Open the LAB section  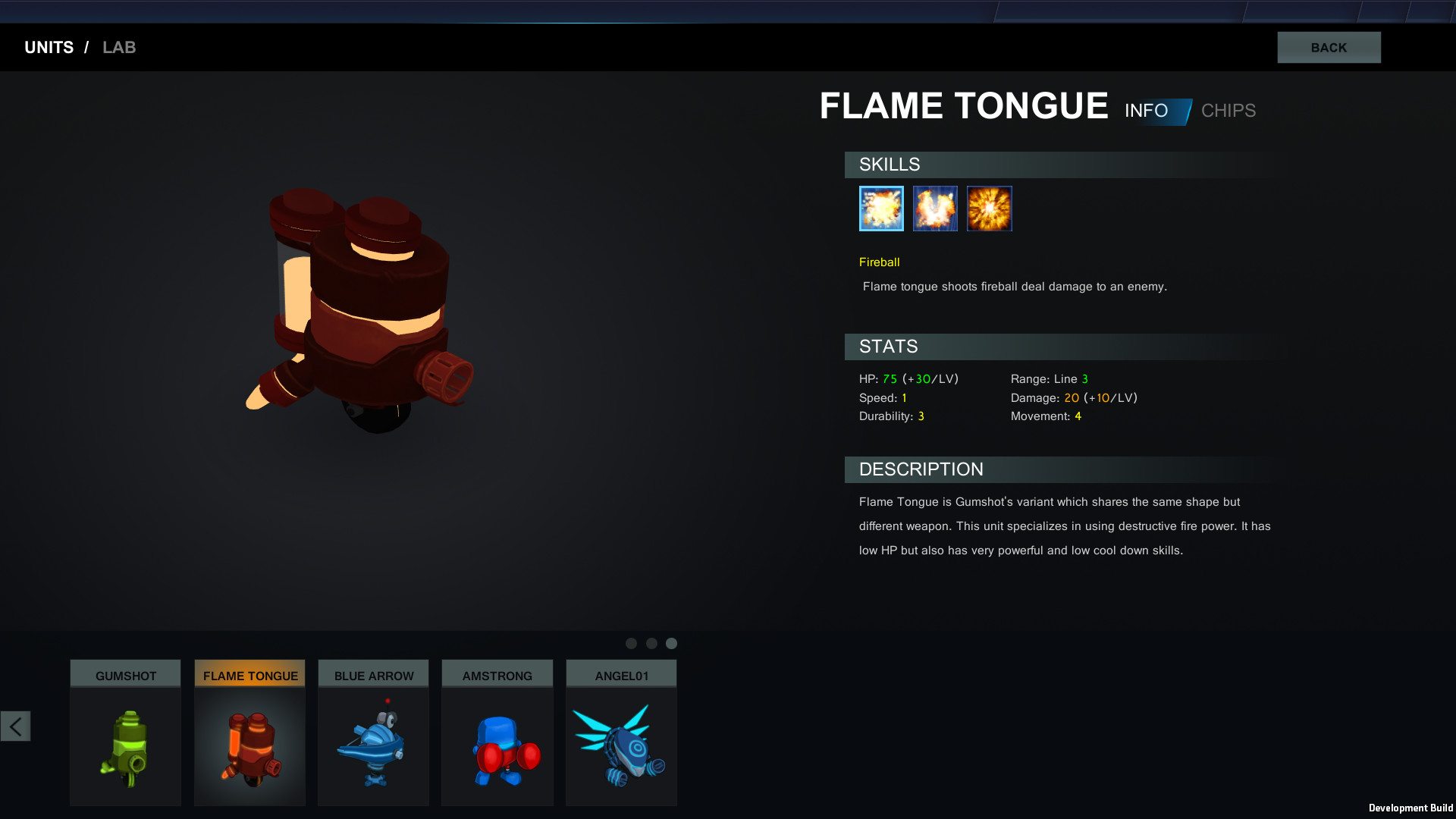click(119, 47)
